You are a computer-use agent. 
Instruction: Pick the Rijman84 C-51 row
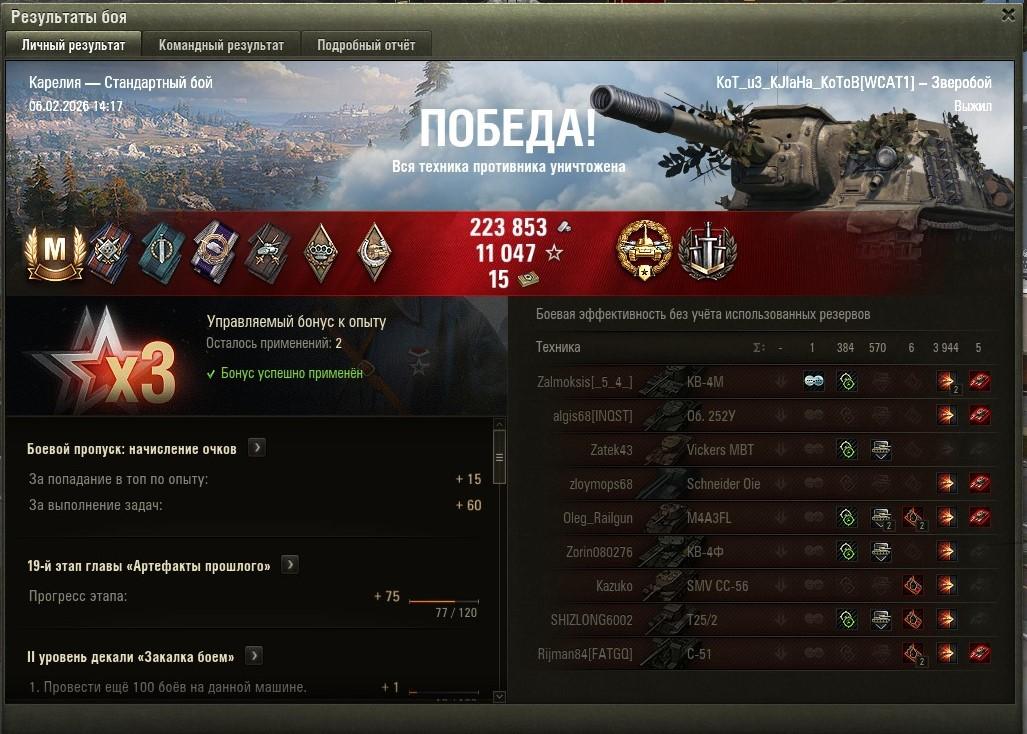700,654
